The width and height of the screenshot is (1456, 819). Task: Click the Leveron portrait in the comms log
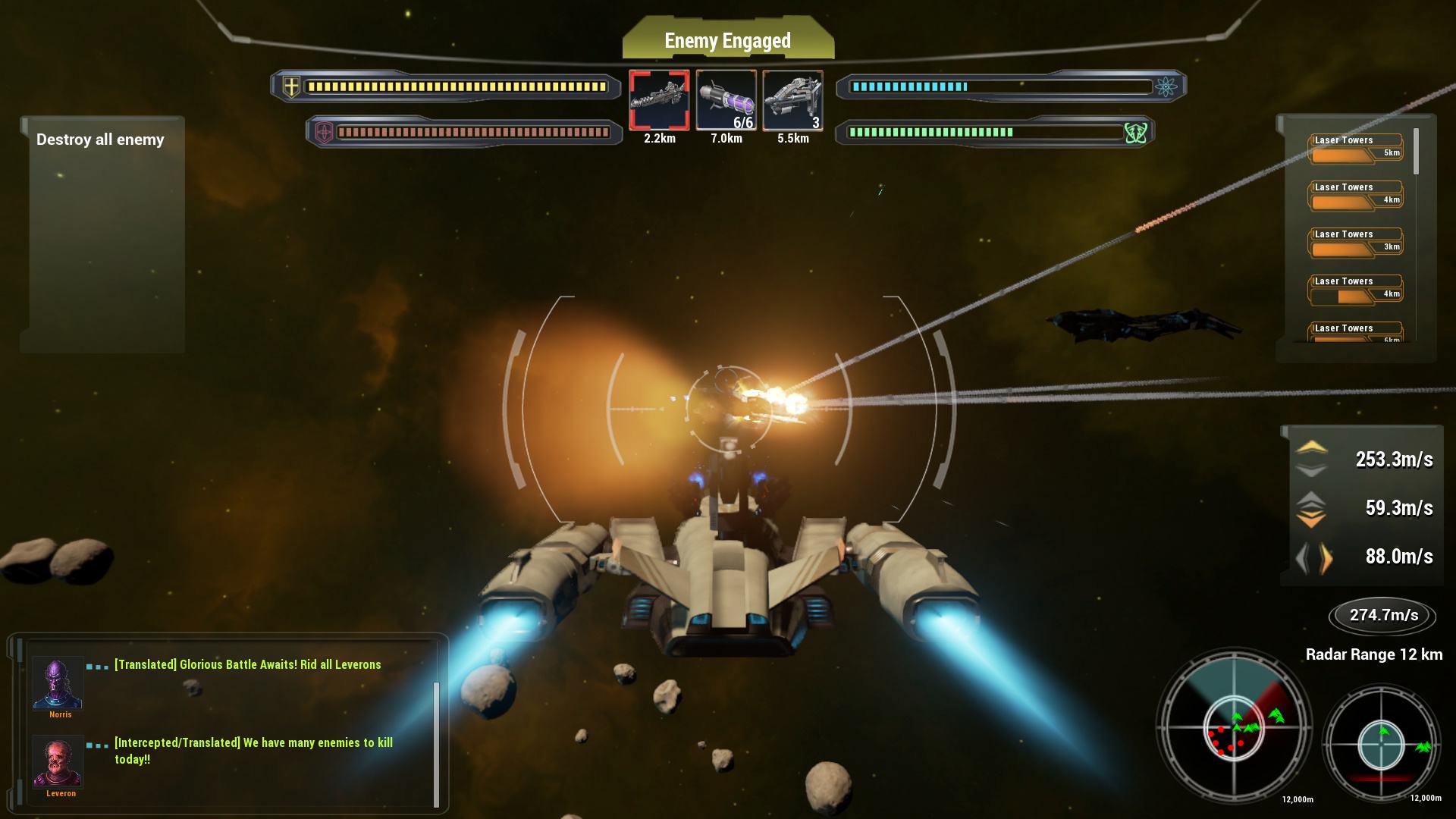58,761
